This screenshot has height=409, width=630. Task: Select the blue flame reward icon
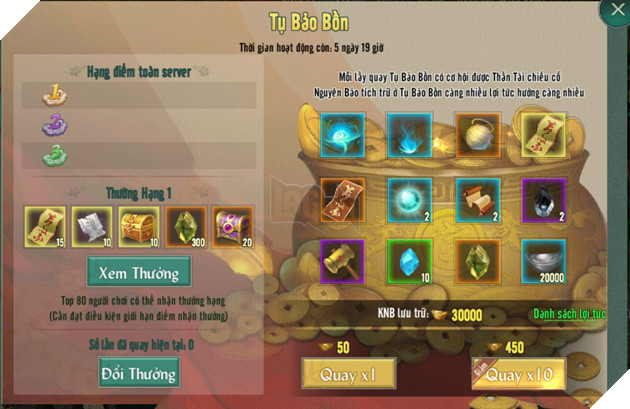(x=408, y=132)
